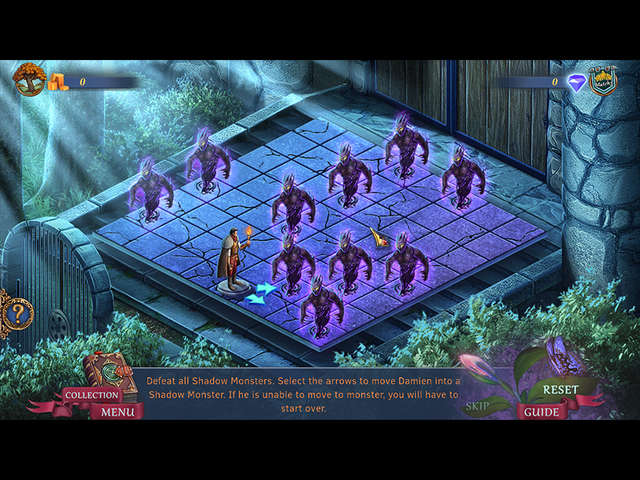The width and height of the screenshot is (640, 480).
Task: Open the Guide
Action: tap(543, 411)
